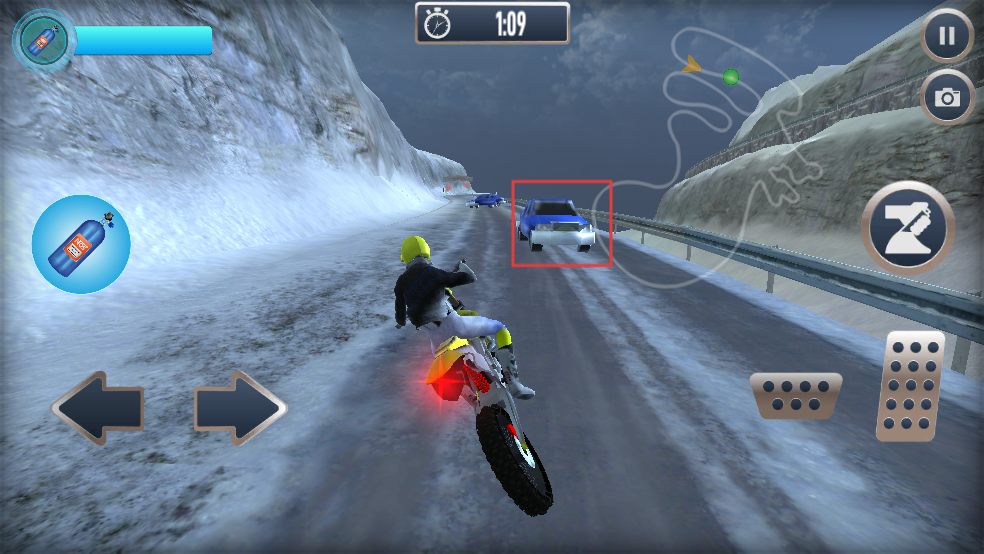Steer right with the right arrow

click(240, 408)
